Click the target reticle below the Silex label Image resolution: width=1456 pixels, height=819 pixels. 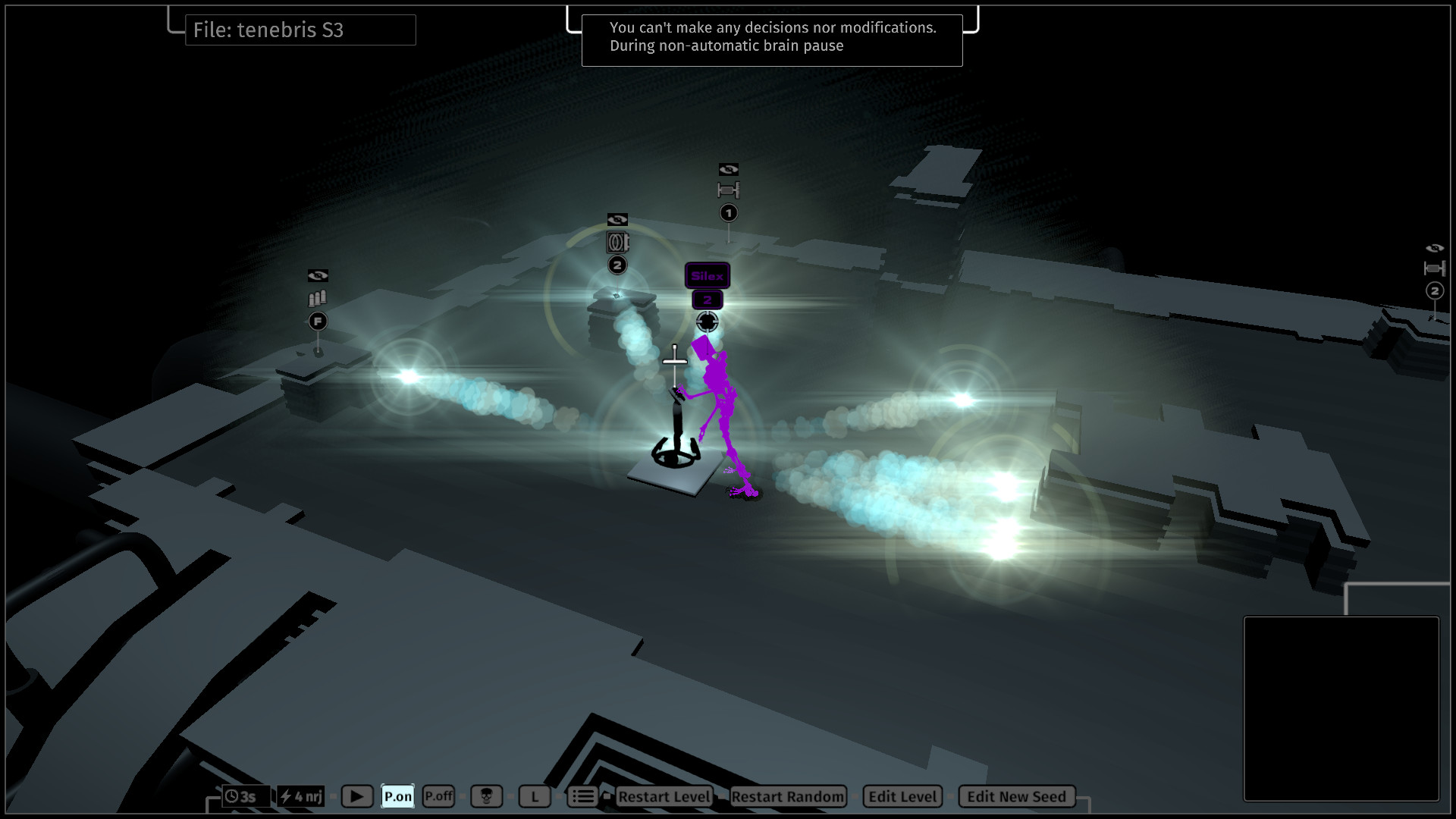[708, 322]
